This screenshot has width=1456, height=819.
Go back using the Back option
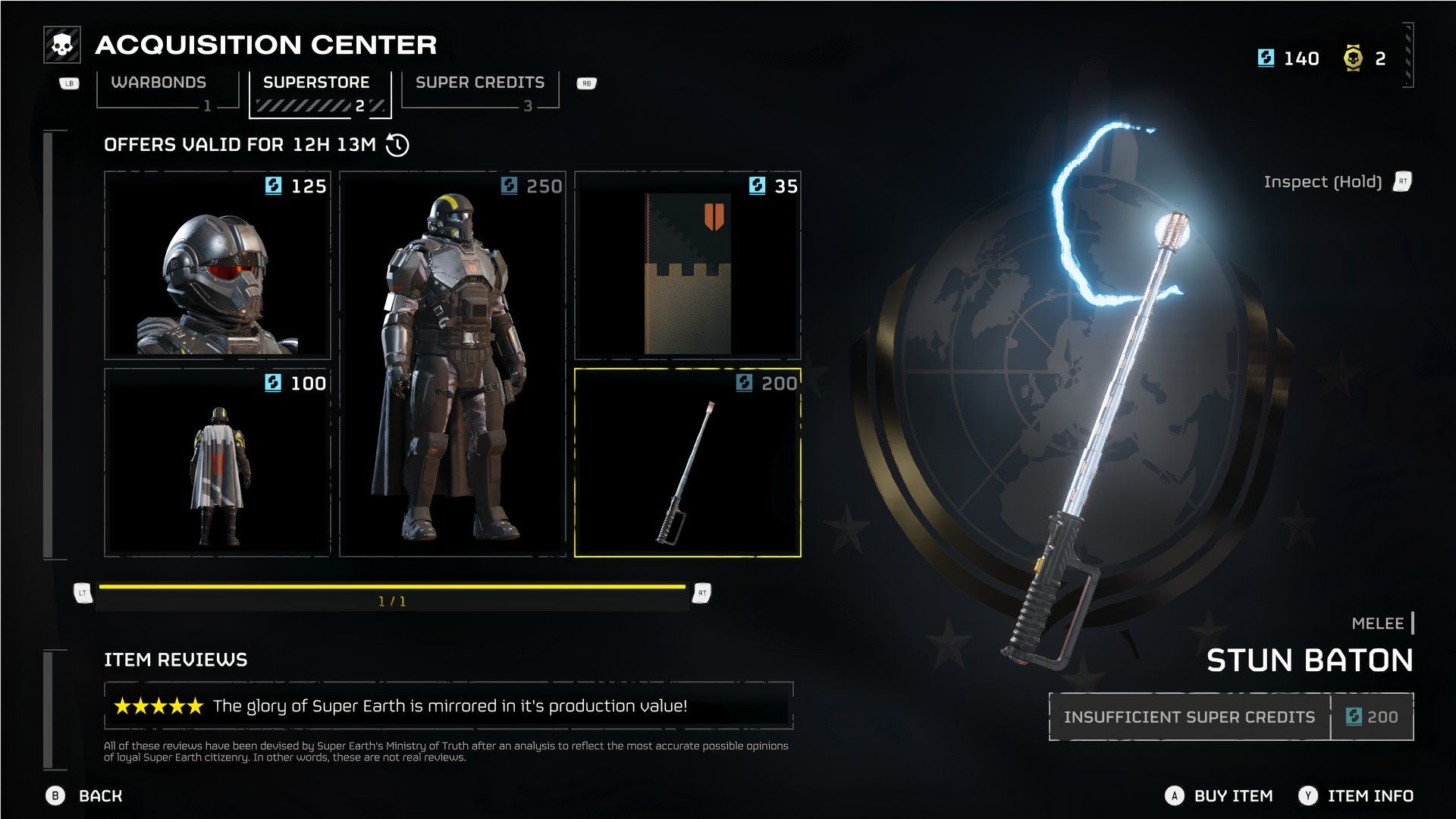99,795
